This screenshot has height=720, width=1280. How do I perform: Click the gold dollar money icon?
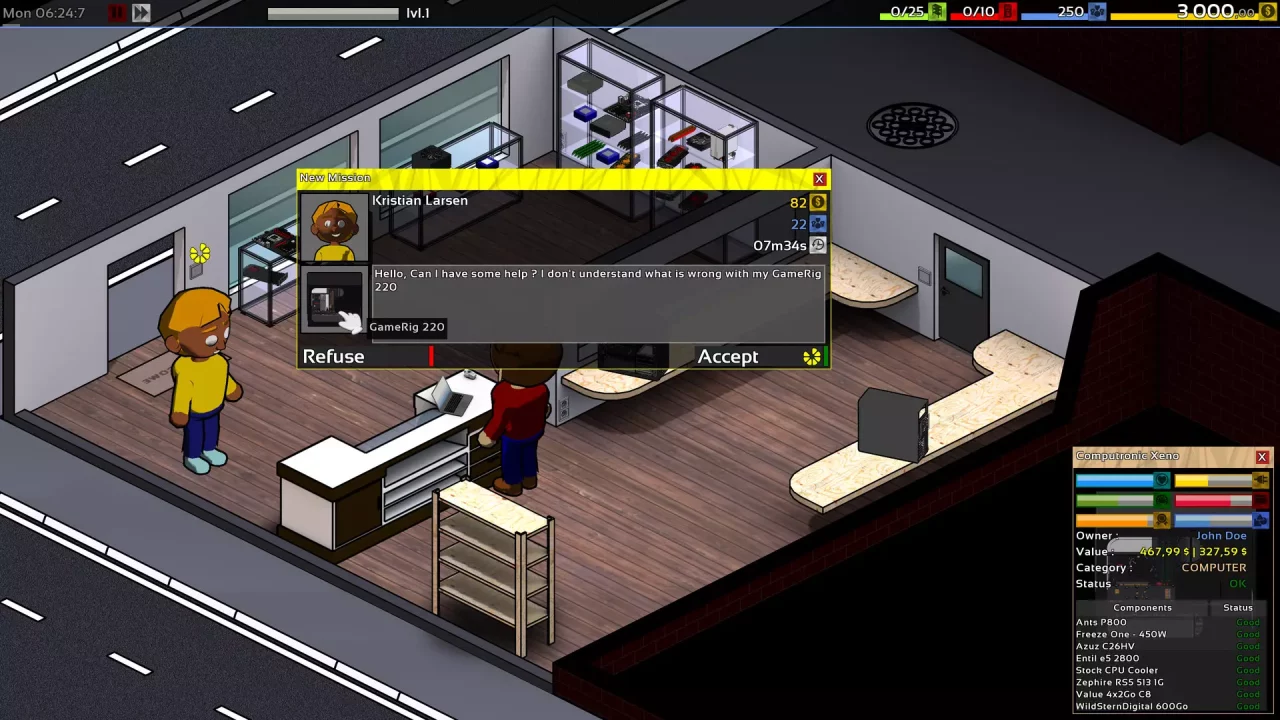(1267, 12)
